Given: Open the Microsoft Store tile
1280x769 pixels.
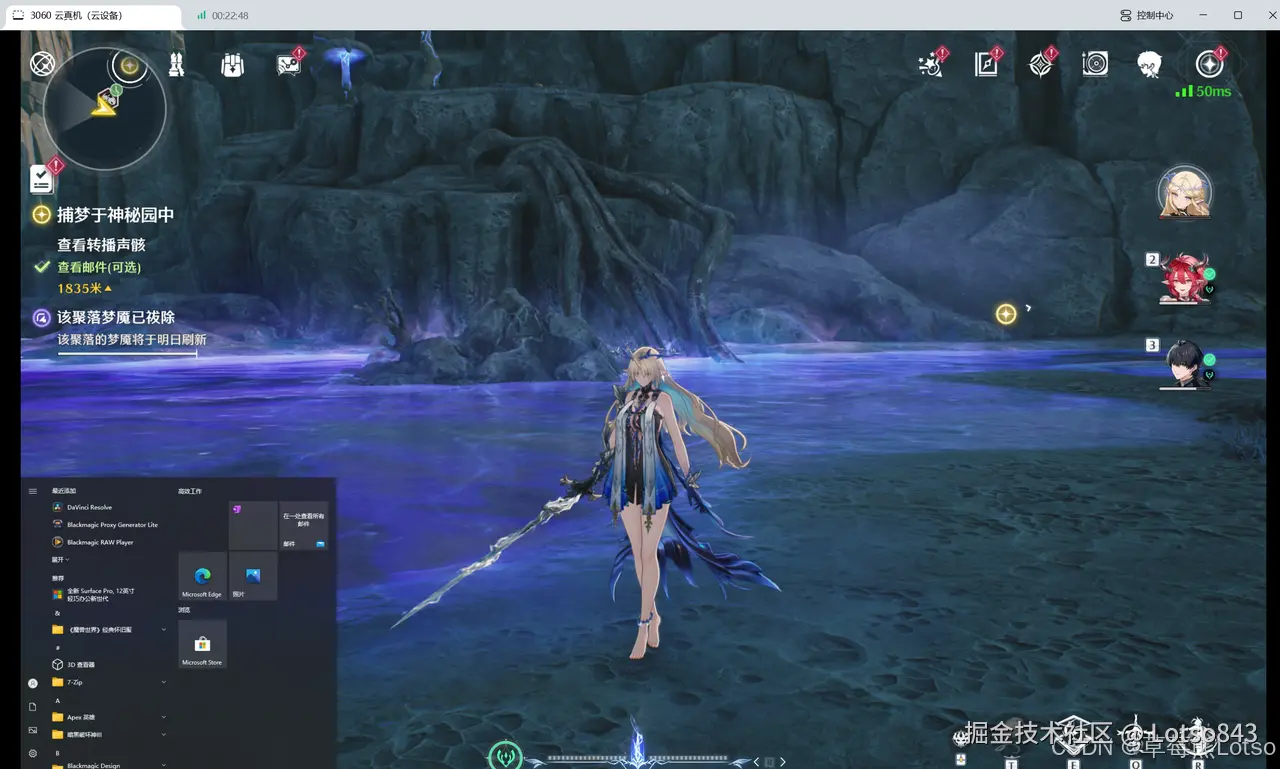Looking at the screenshot, I should pos(202,645).
